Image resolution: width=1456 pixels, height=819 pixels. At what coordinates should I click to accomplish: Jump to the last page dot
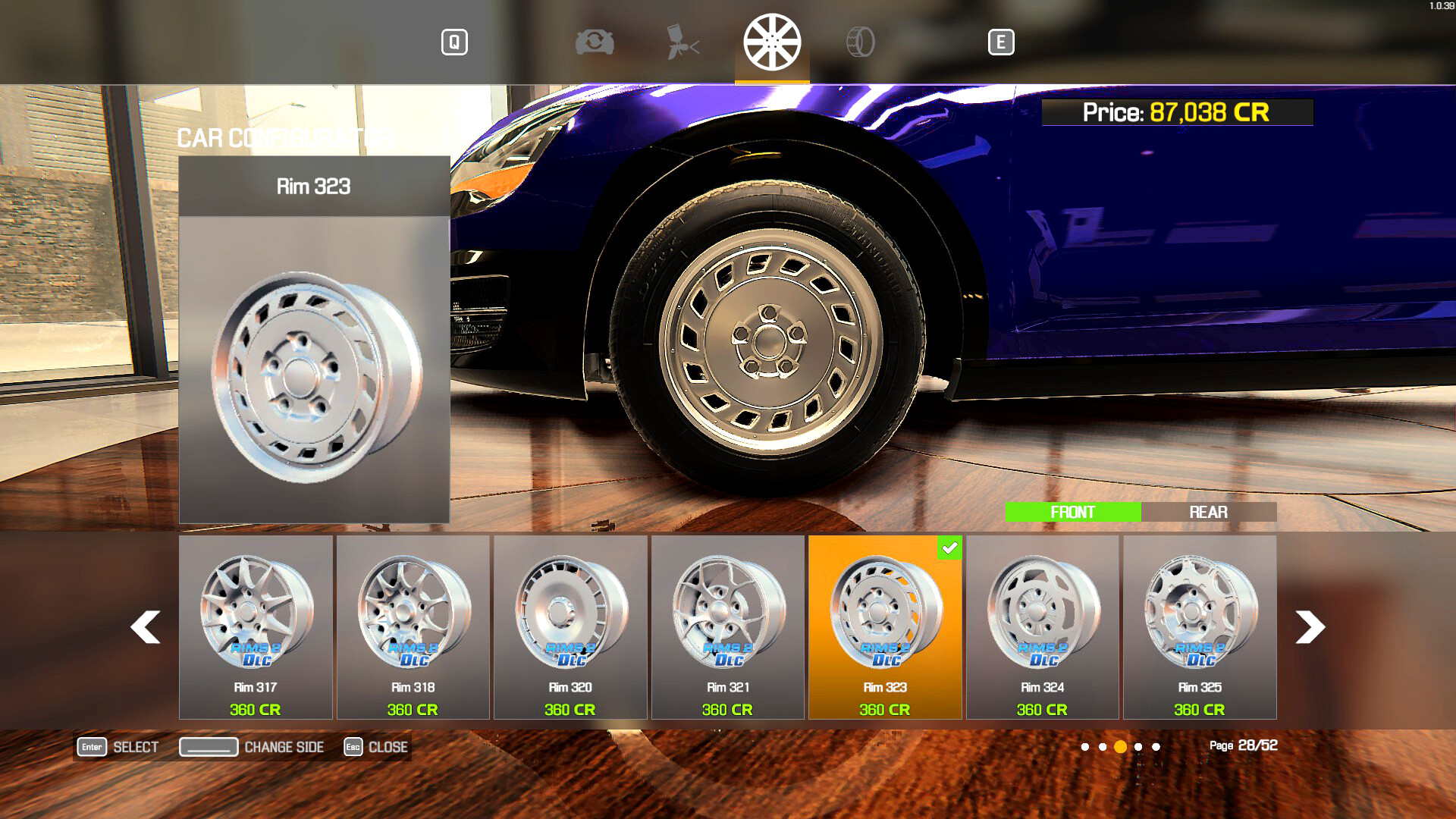click(1156, 747)
